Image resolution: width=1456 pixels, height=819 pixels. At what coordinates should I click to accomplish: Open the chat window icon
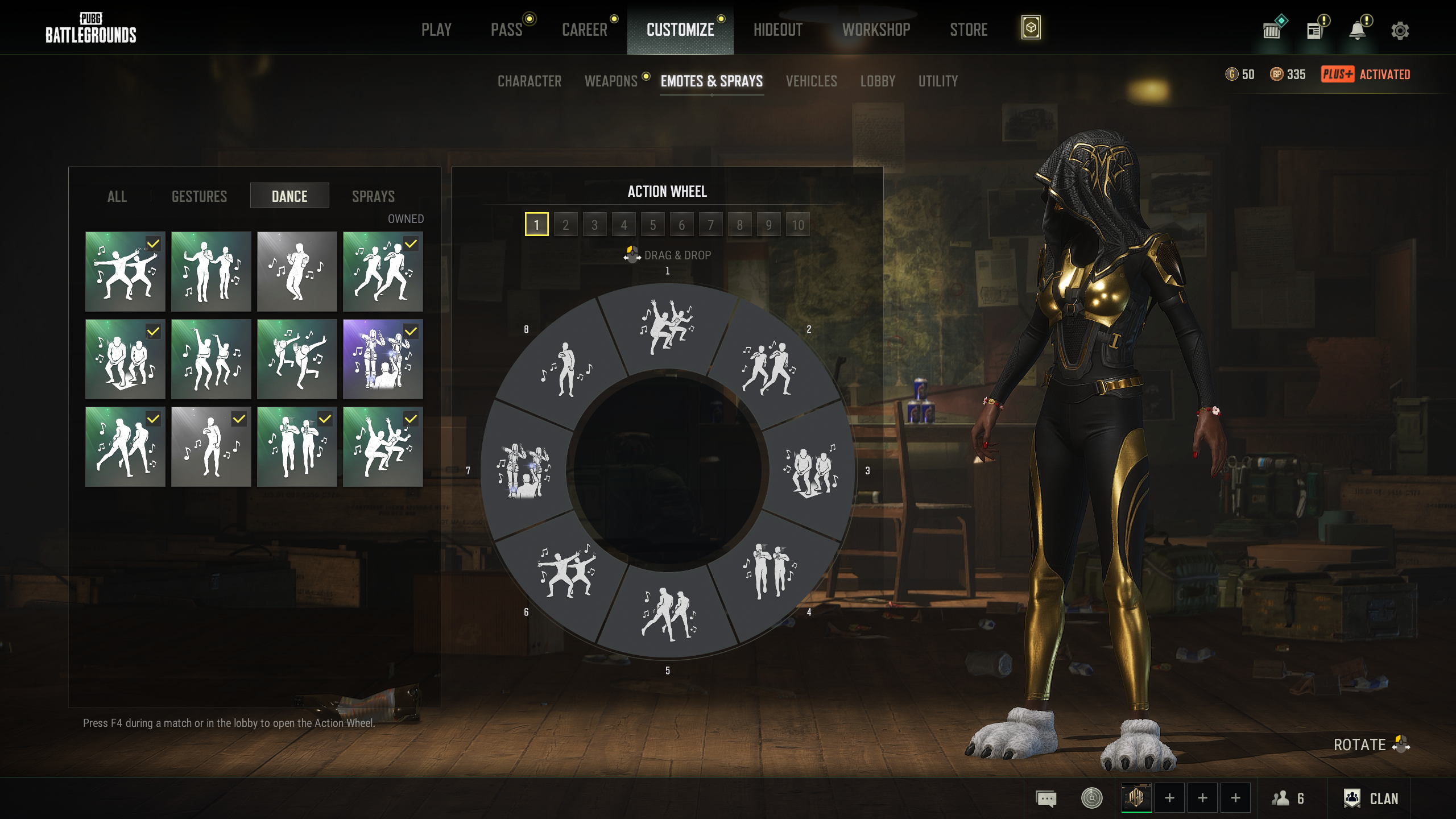click(x=1046, y=799)
